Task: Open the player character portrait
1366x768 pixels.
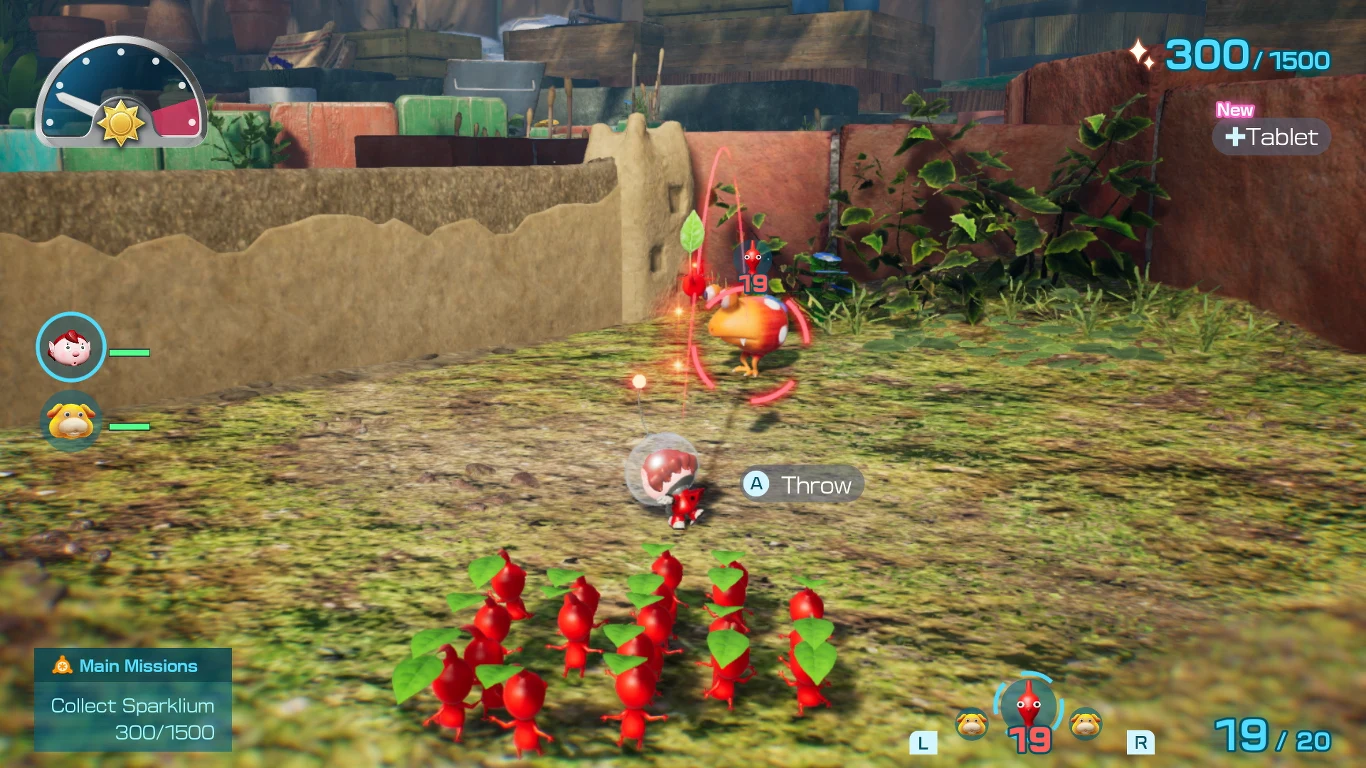Action: coord(70,347)
